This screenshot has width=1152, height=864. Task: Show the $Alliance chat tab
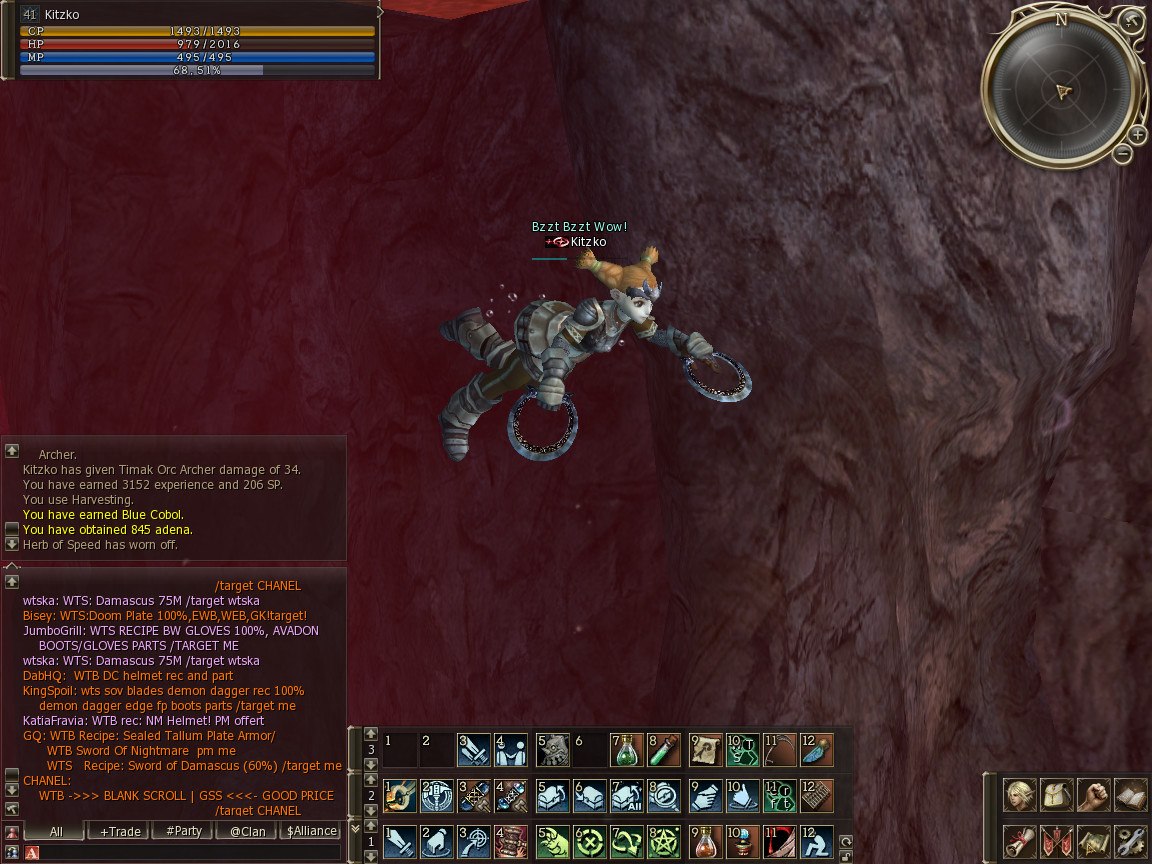coord(311,831)
